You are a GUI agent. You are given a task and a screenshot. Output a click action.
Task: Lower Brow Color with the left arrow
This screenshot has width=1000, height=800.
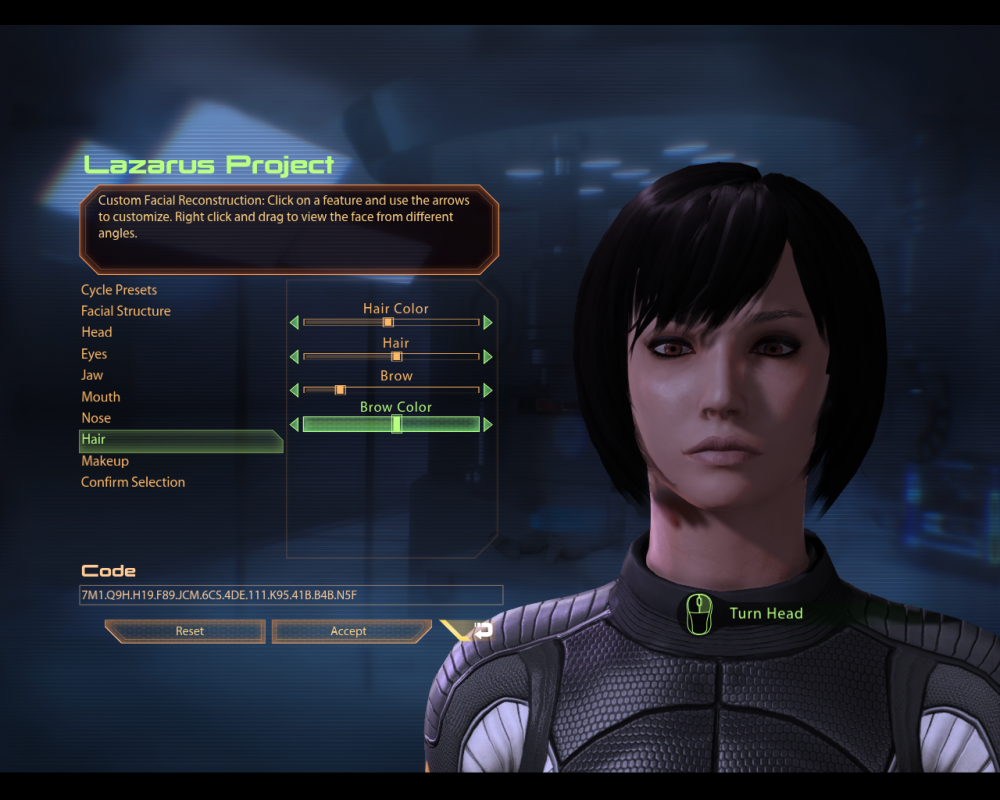click(294, 424)
